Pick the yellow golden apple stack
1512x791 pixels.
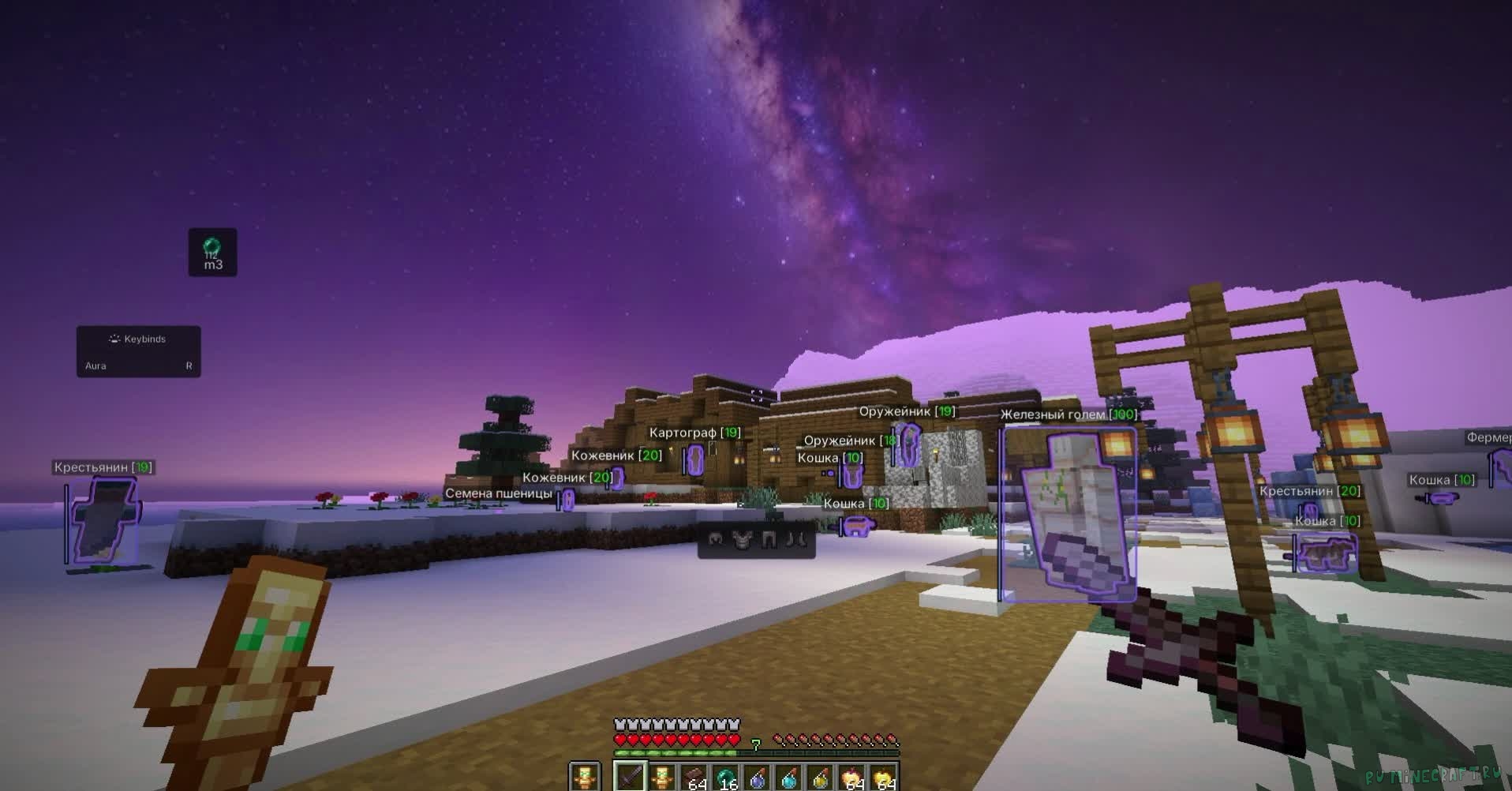click(x=885, y=778)
